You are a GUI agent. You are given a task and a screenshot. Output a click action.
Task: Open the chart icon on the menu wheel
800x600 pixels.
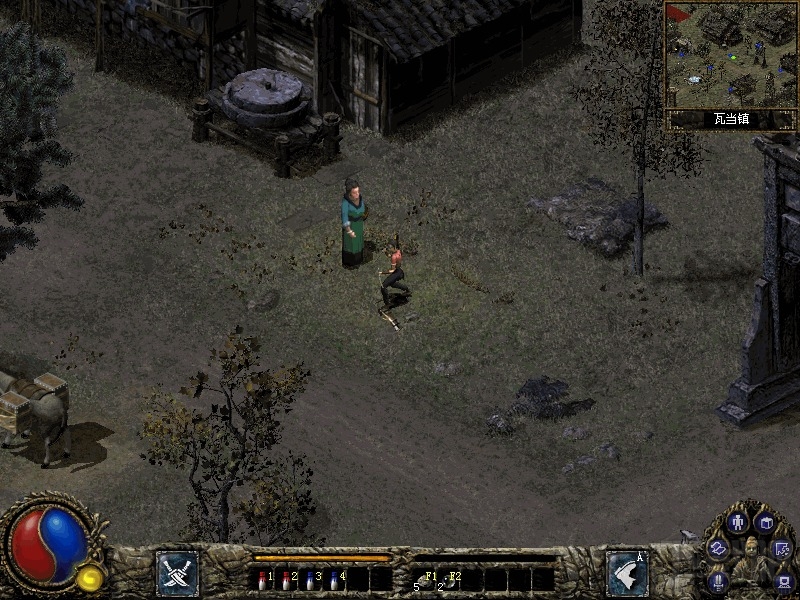click(783, 548)
